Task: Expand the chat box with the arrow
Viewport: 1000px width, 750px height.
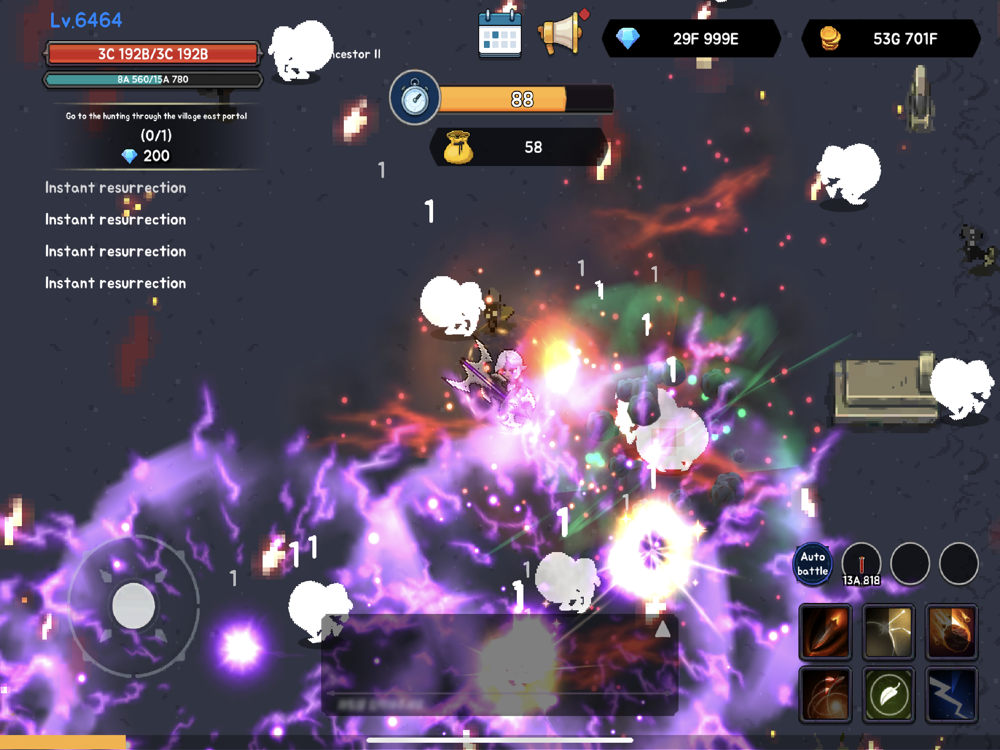Action: click(661, 629)
